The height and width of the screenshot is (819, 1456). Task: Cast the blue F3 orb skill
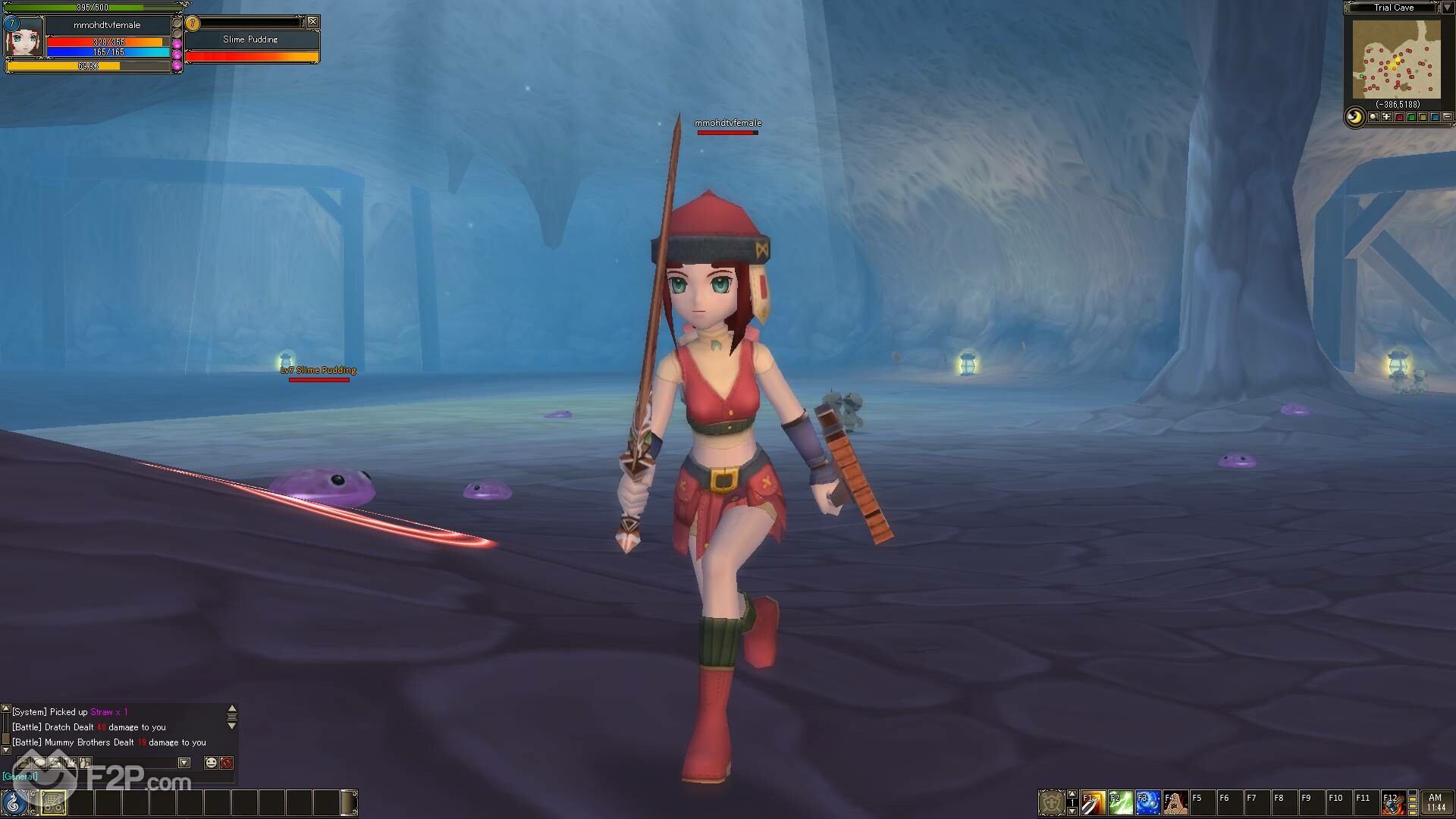click(1147, 802)
